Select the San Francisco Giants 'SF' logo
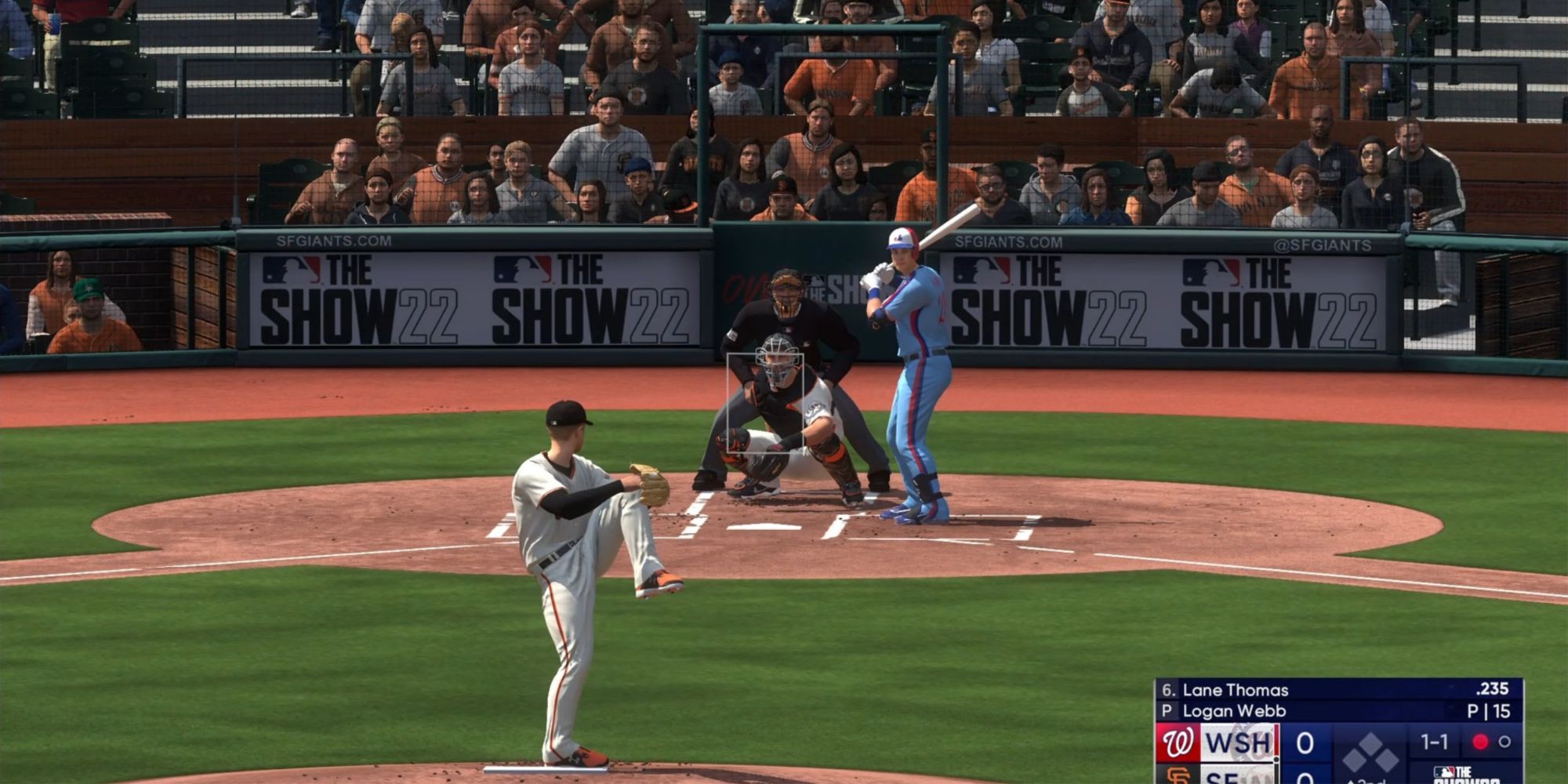The width and height of the screenshot is (1568, 784). [x=1179, y=775]
